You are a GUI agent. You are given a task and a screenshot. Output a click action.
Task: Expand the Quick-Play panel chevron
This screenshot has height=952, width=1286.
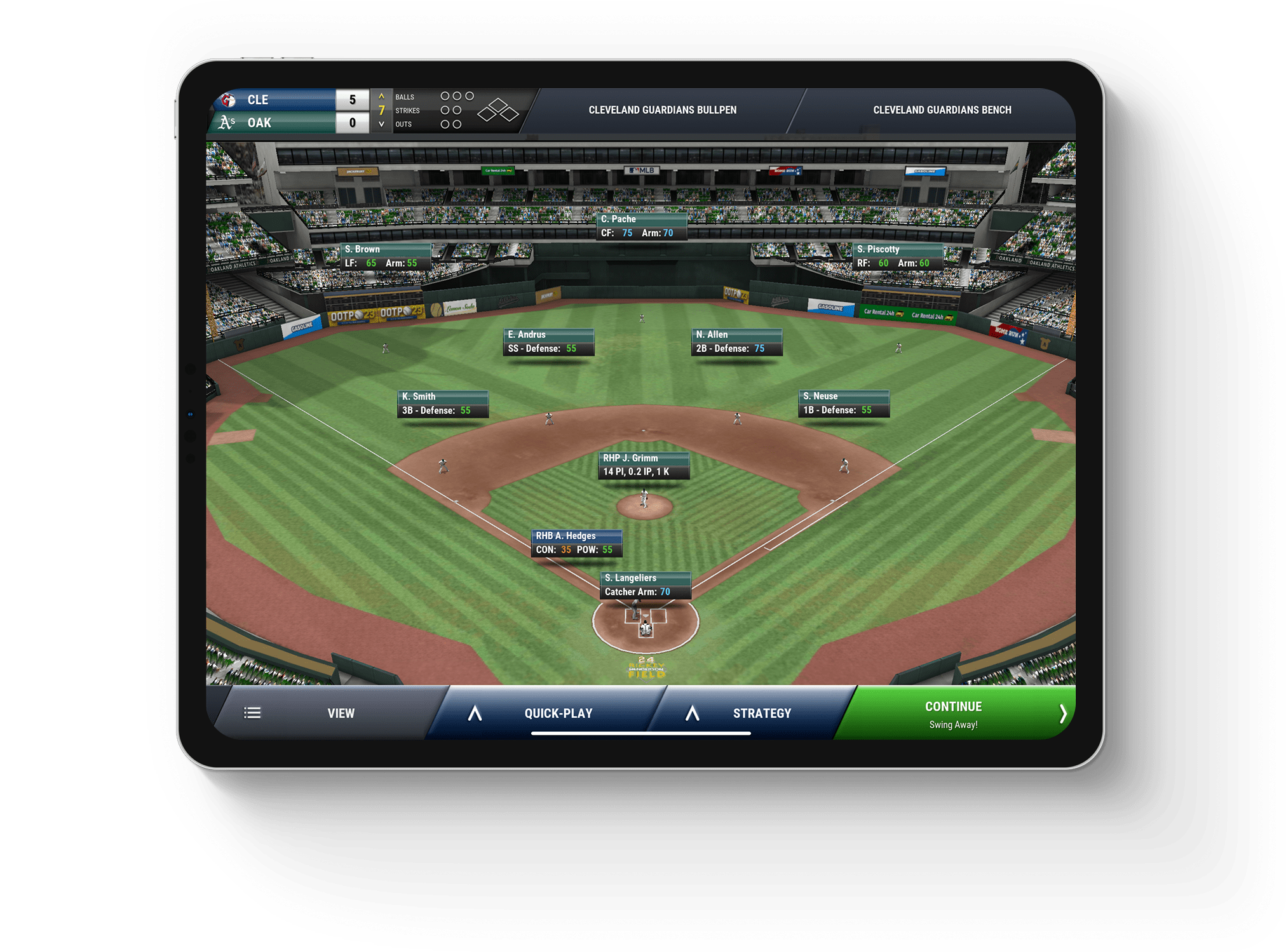coord(473,713)
